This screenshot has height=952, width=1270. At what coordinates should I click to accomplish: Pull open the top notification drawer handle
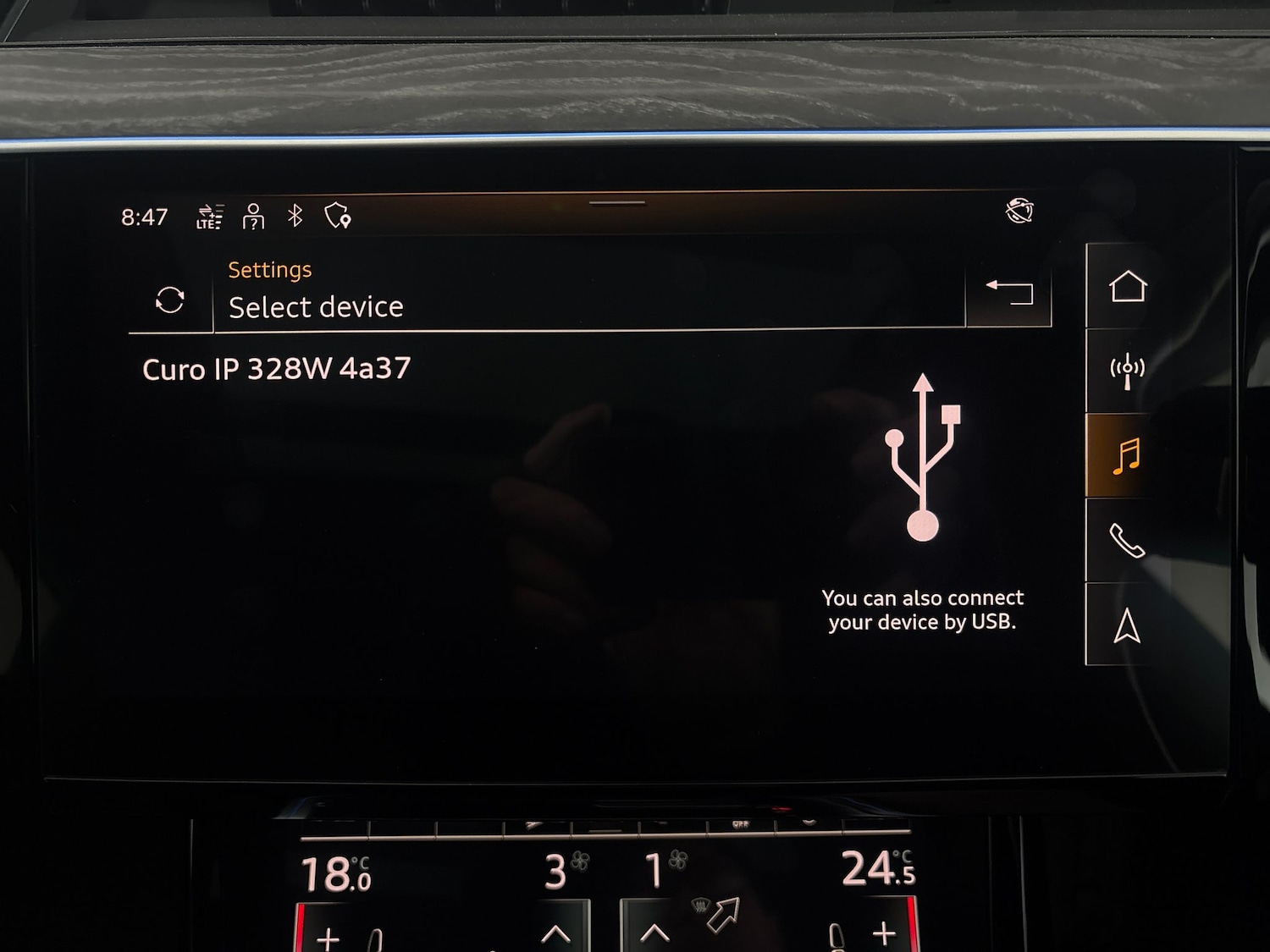coord(617,204)
